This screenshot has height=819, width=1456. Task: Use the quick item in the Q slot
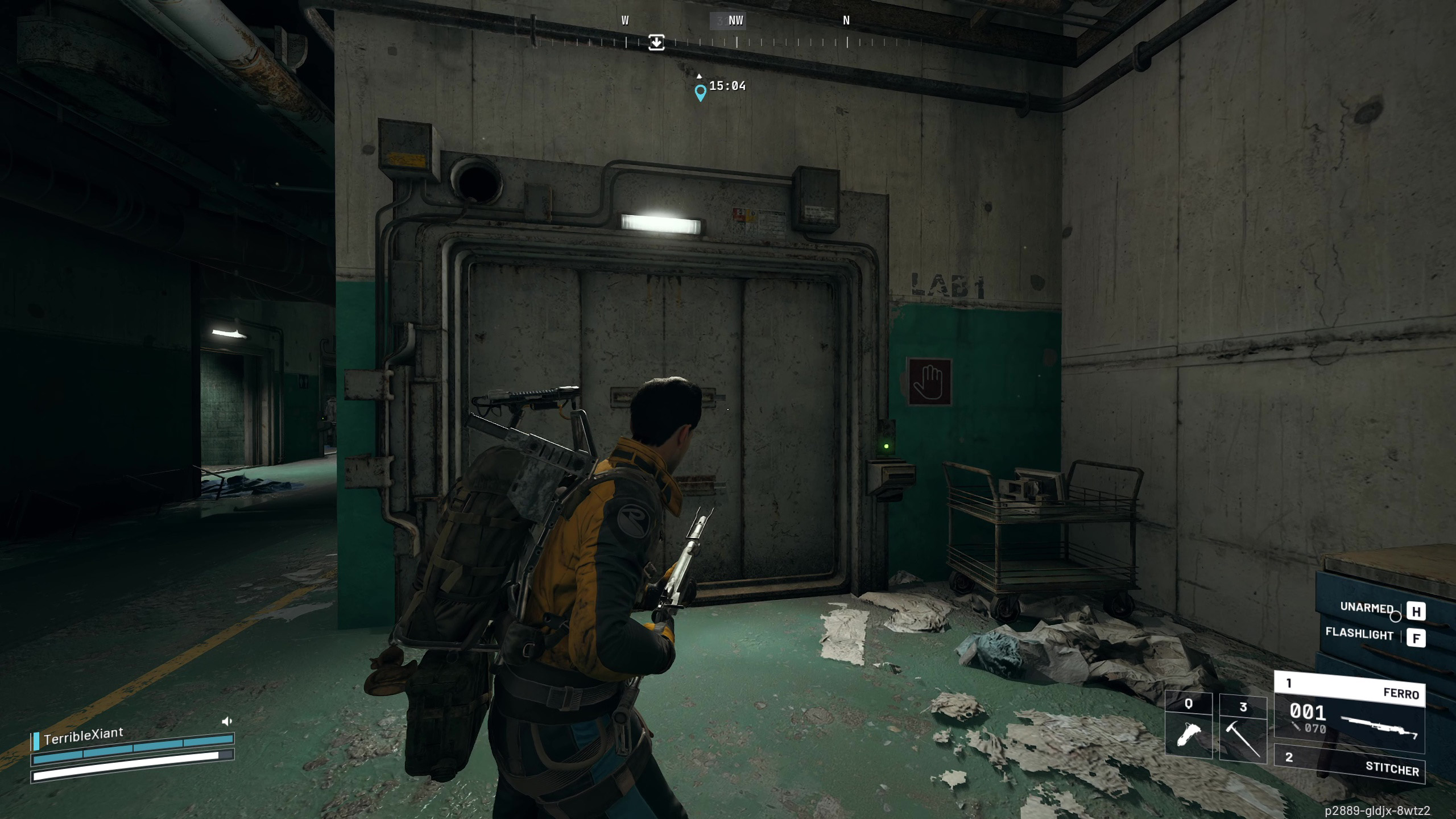(1188, 729)
